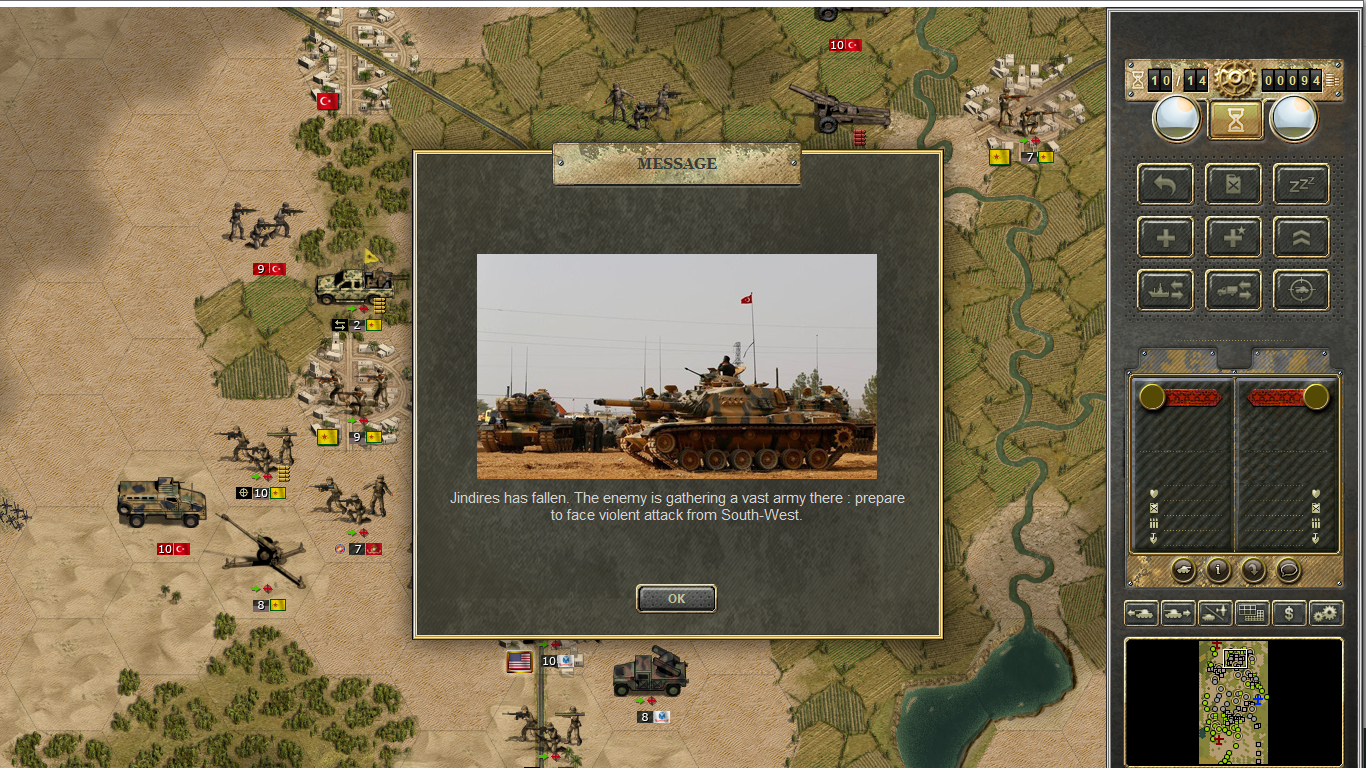This screenshot has height=768, width=1366.
Task: Toggle the air/ground view button
Action: tap(1215, 613)
